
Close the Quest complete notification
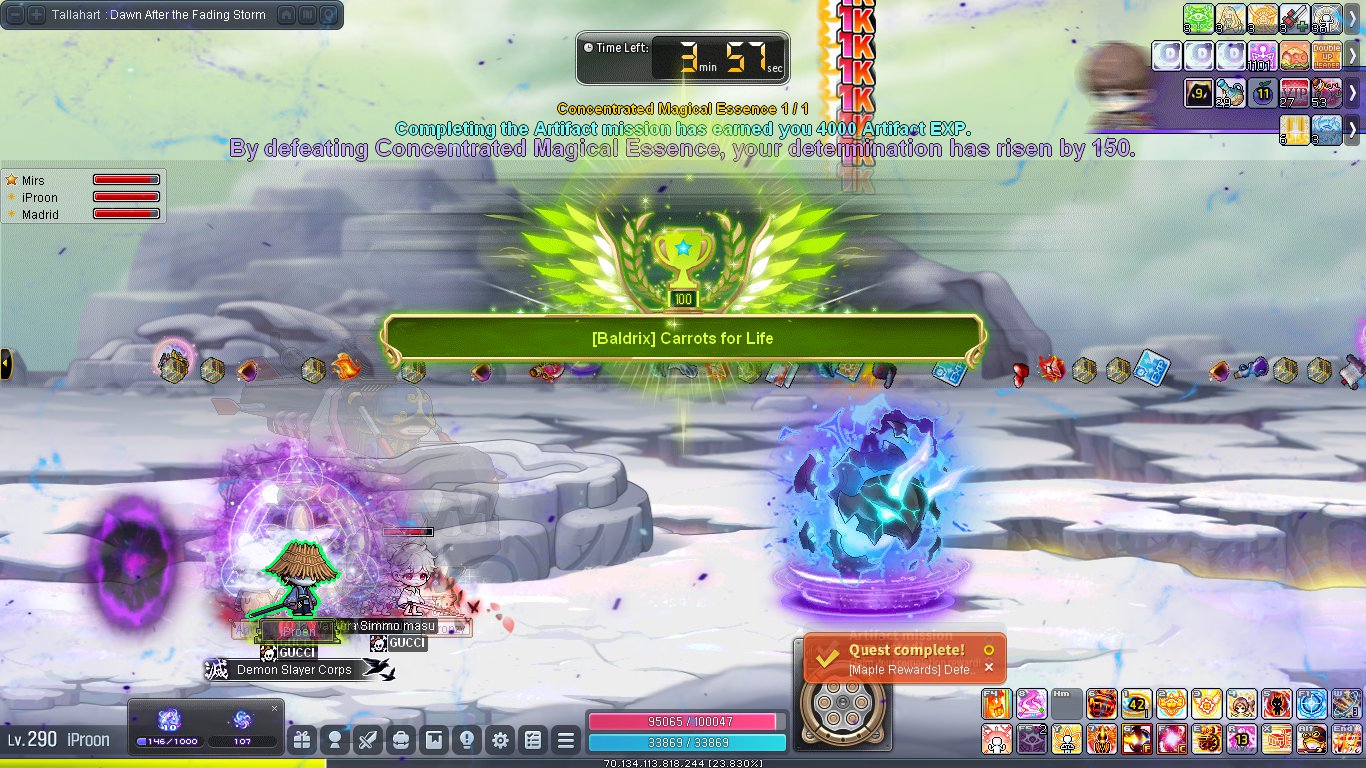click(989, 668)
